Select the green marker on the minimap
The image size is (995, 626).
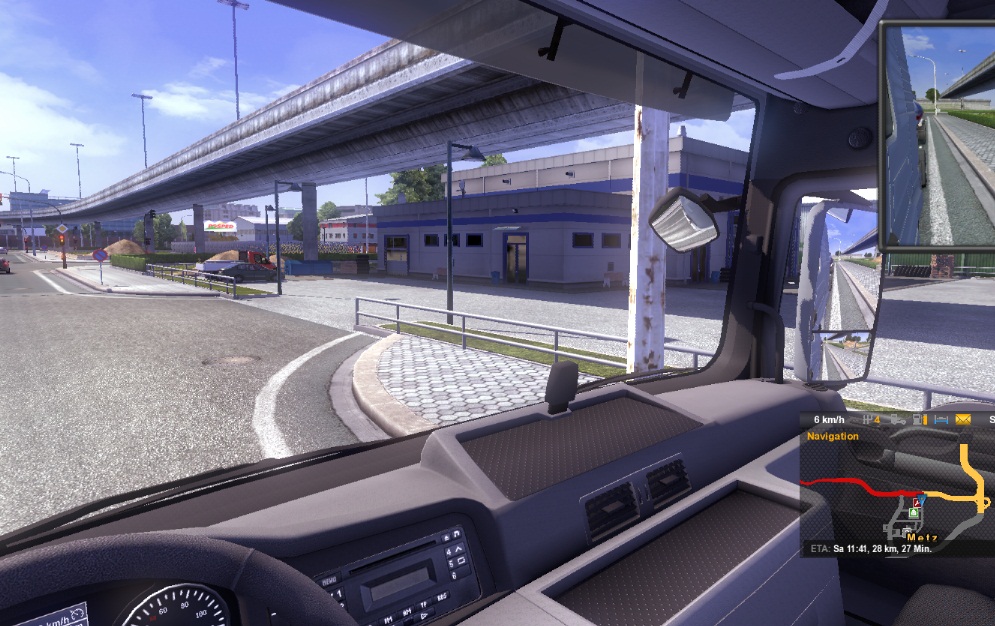click(x=913, y=512)
